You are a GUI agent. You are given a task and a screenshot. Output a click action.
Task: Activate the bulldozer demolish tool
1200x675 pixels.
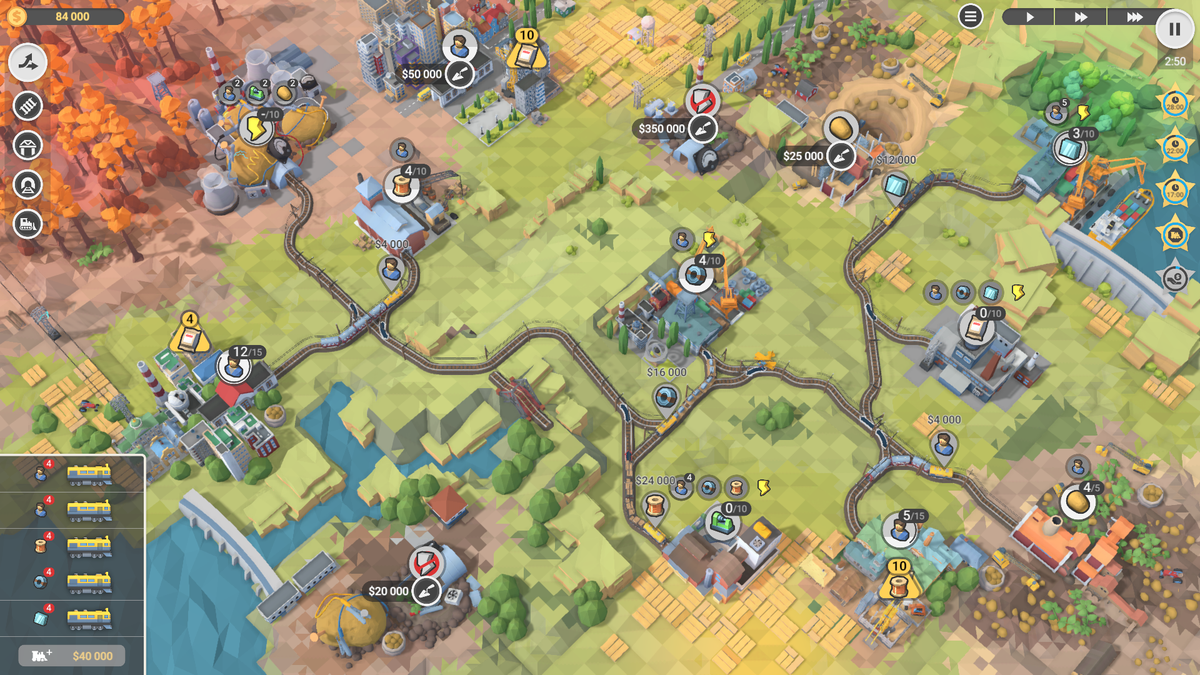29,224
